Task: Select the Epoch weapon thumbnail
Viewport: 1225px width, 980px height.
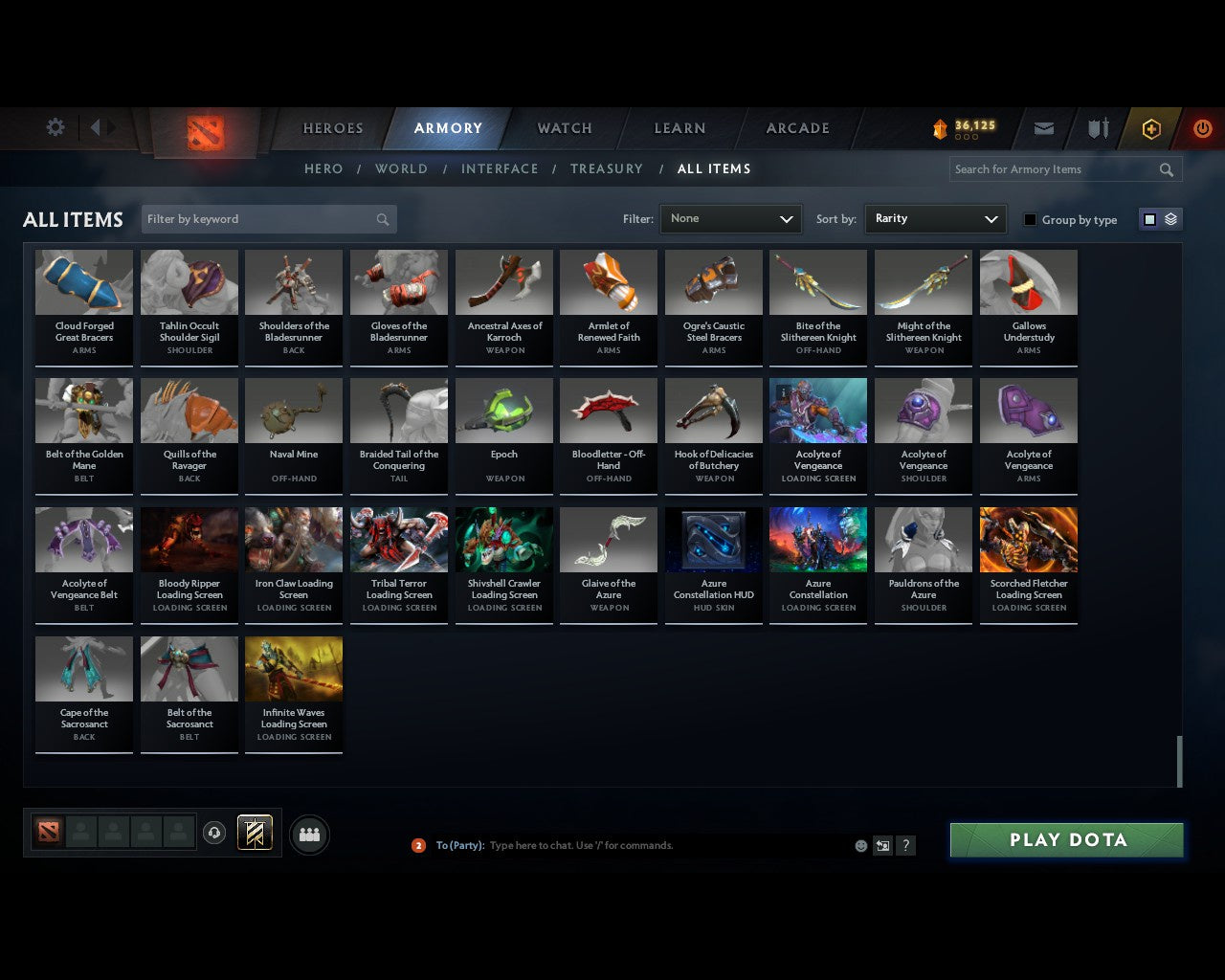Action: coord(503,410)
